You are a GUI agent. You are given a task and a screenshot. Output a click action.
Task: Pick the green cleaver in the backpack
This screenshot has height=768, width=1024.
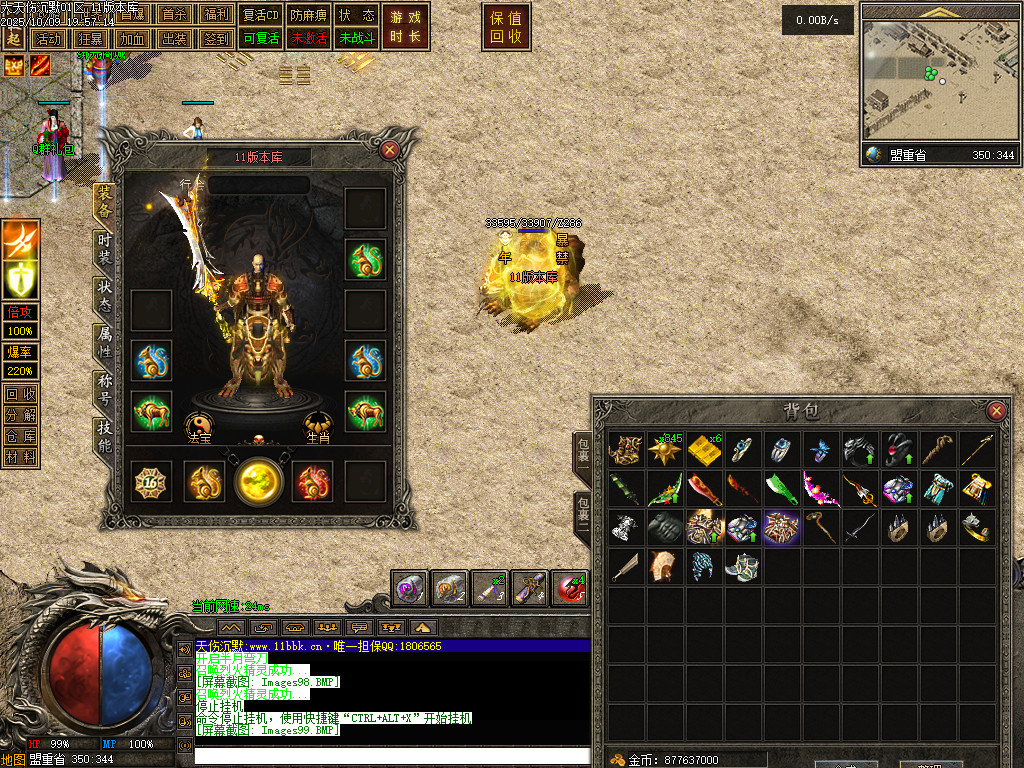[x=781, y=489]
